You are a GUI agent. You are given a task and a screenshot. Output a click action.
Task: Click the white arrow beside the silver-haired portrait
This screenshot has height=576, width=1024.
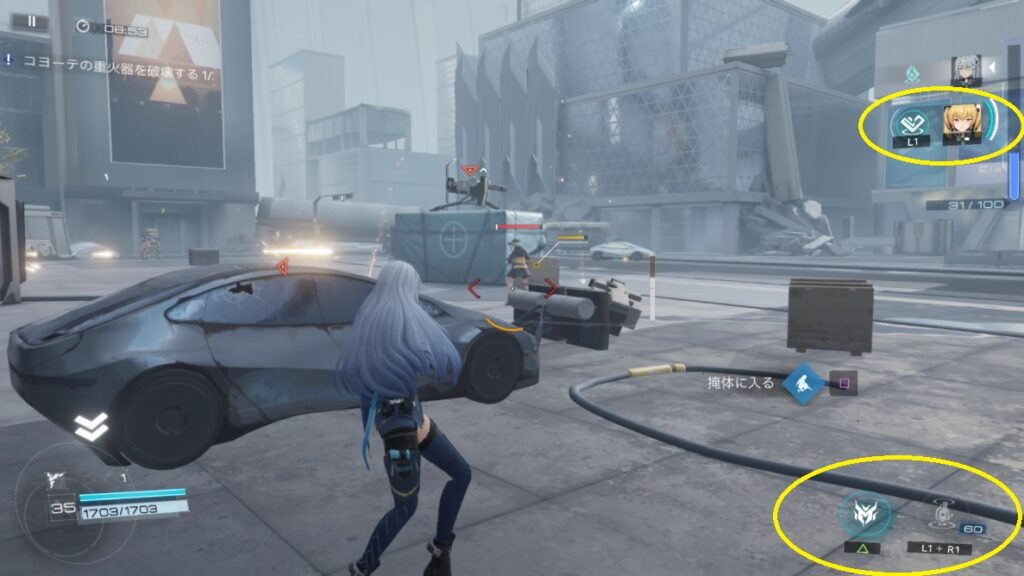[x=992, y=68]
